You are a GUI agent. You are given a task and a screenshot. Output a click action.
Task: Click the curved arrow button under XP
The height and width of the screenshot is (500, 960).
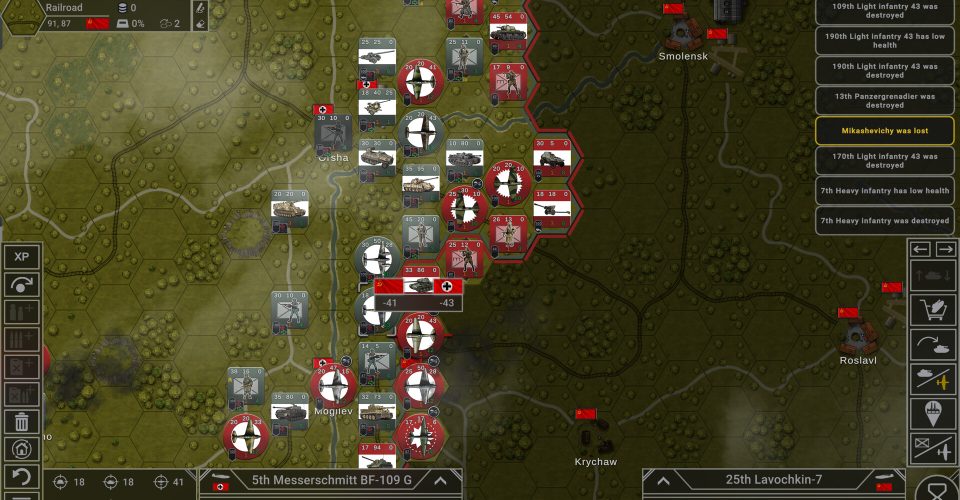22,285
